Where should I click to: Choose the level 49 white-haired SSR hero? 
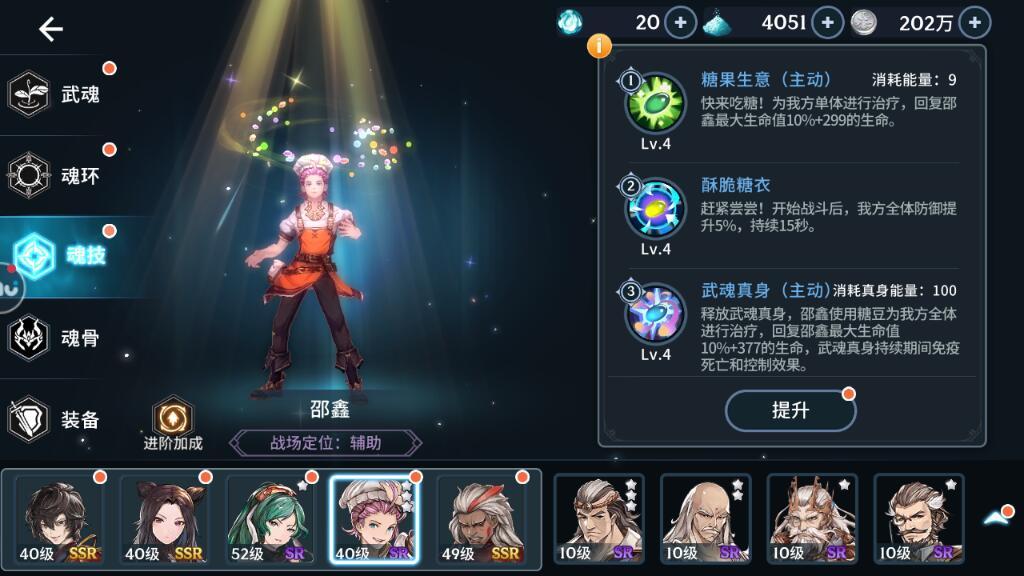click(481, 520)
